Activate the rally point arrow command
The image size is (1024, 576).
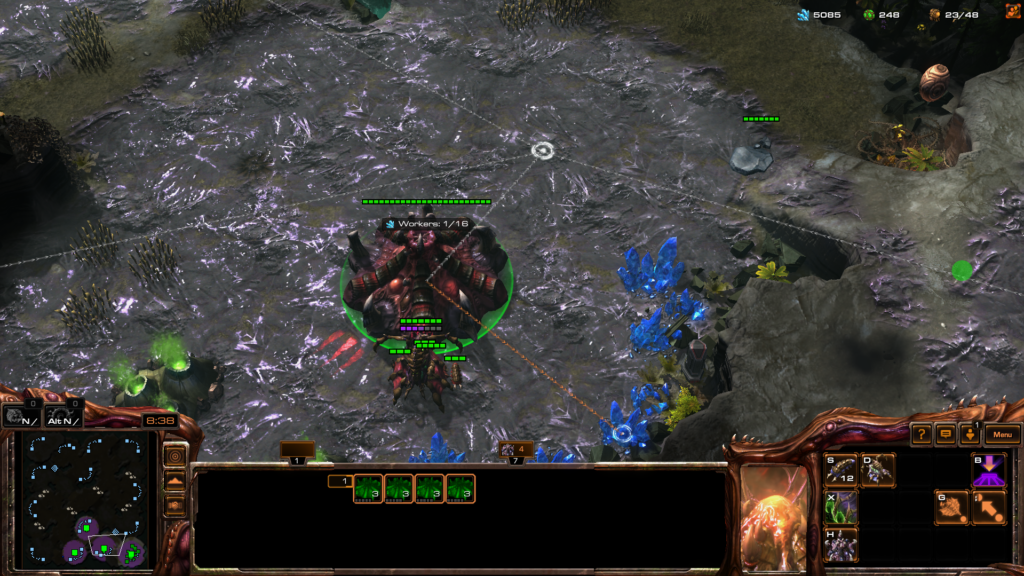point(989,507)
